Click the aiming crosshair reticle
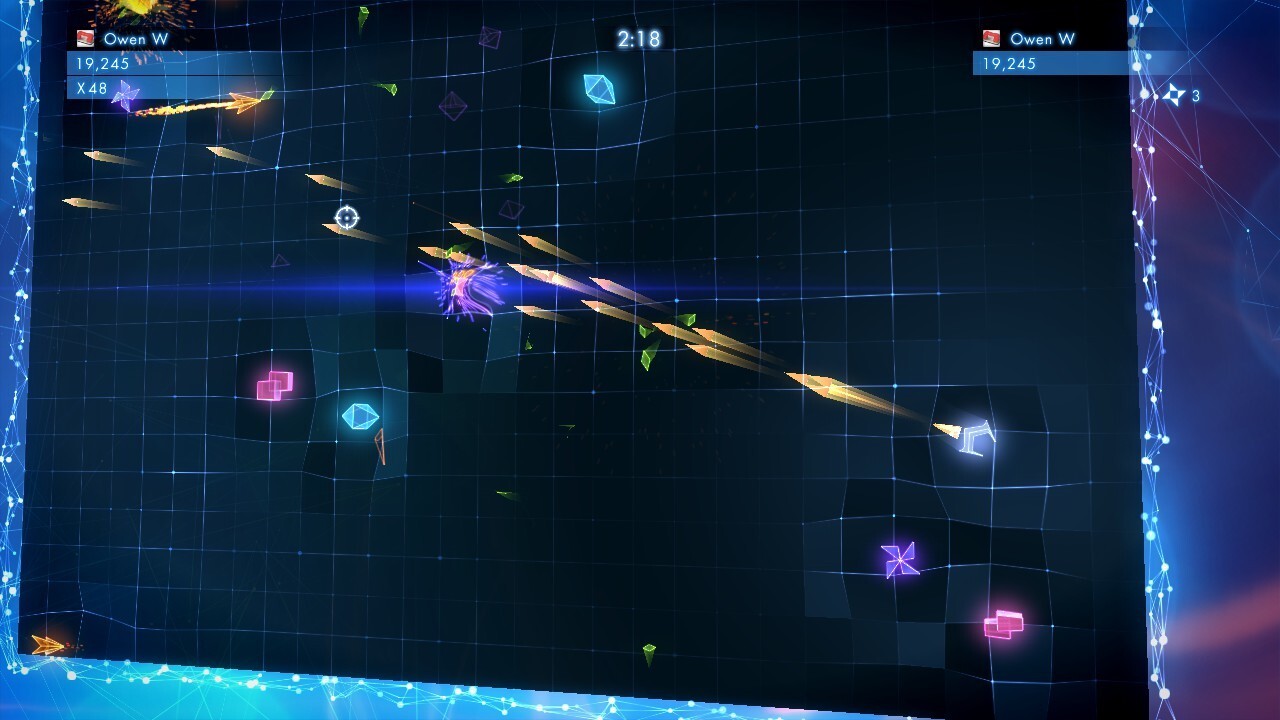 tap(345, 216)
